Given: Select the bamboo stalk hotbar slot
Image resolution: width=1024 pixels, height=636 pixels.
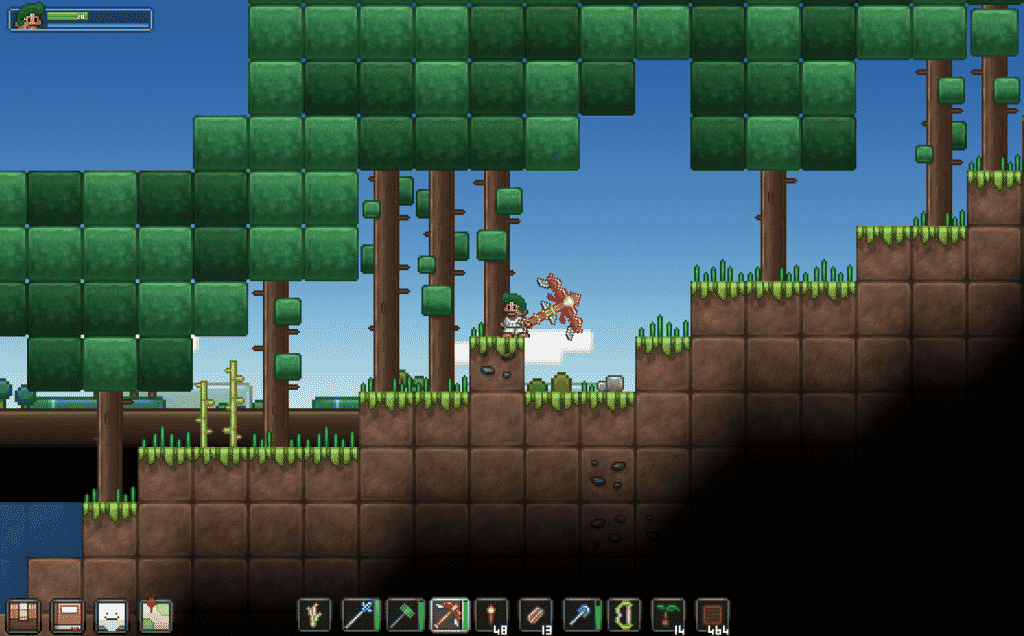Looking at the screenshot, I should (315, 614).
